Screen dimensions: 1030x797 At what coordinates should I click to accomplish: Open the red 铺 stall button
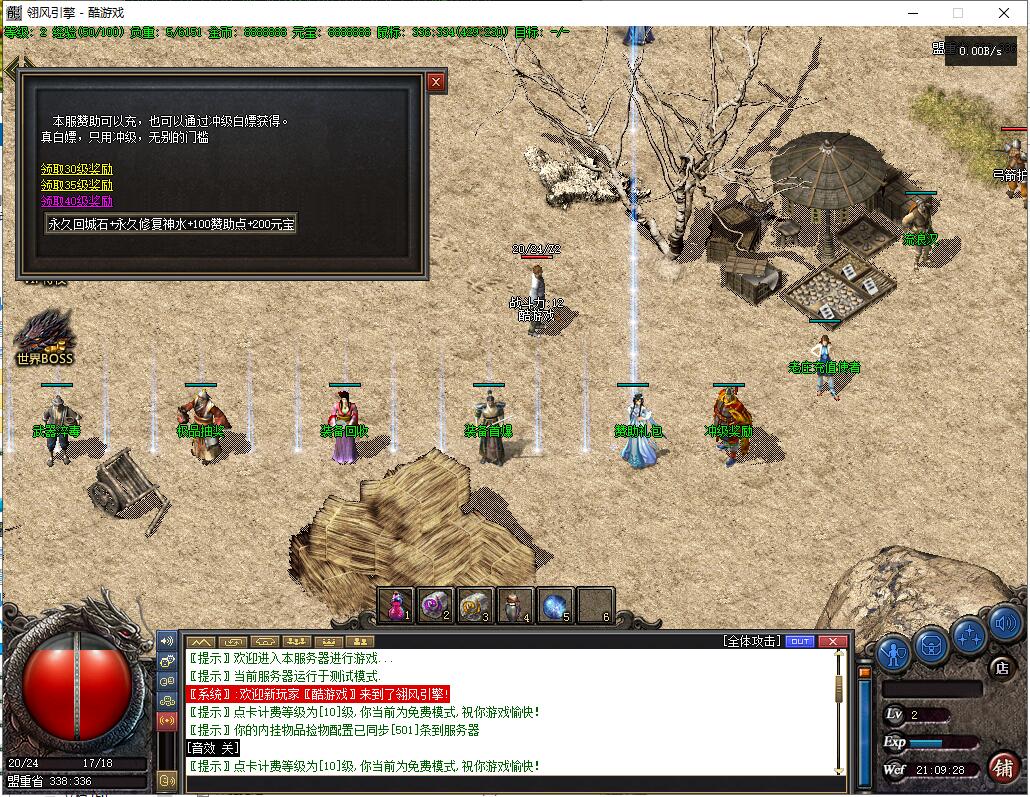(1003, 767)
